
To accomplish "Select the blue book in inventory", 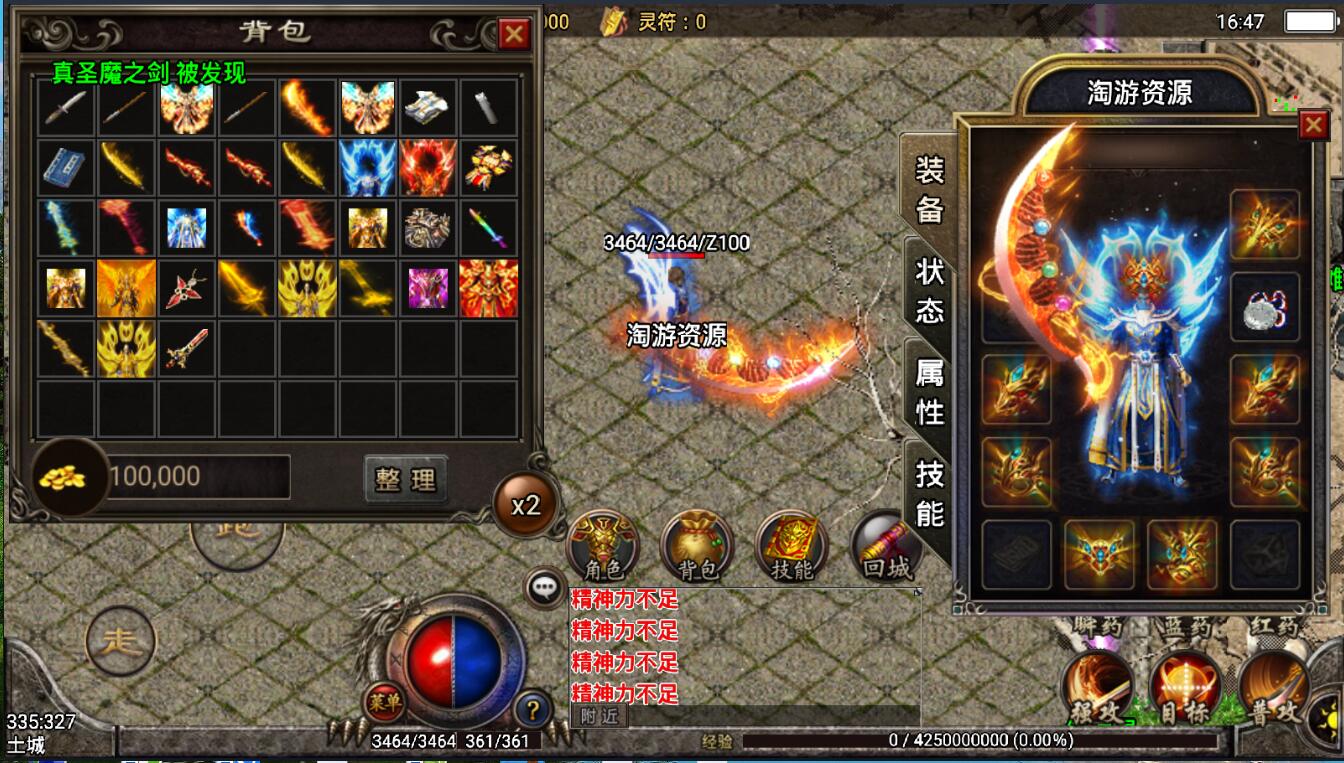I will (67, 168).
